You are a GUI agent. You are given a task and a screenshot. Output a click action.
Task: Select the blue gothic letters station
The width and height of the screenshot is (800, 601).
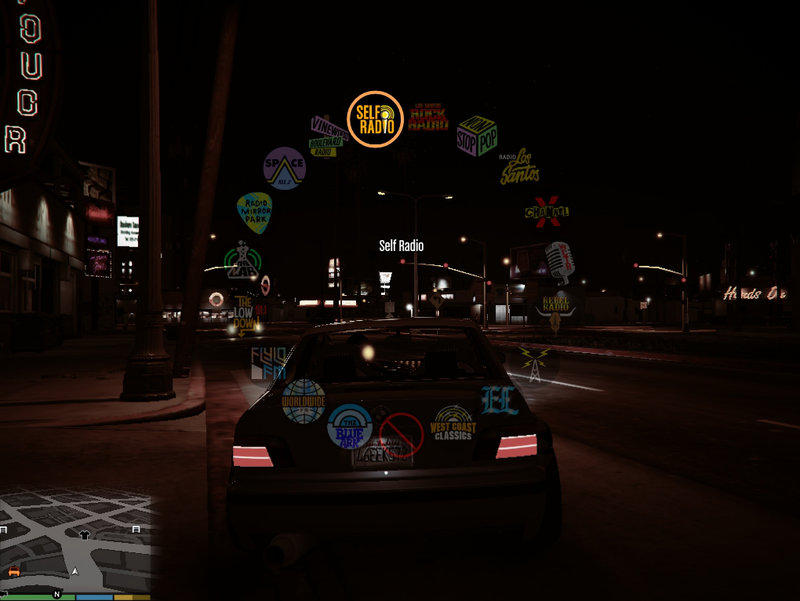click(499, 400)
